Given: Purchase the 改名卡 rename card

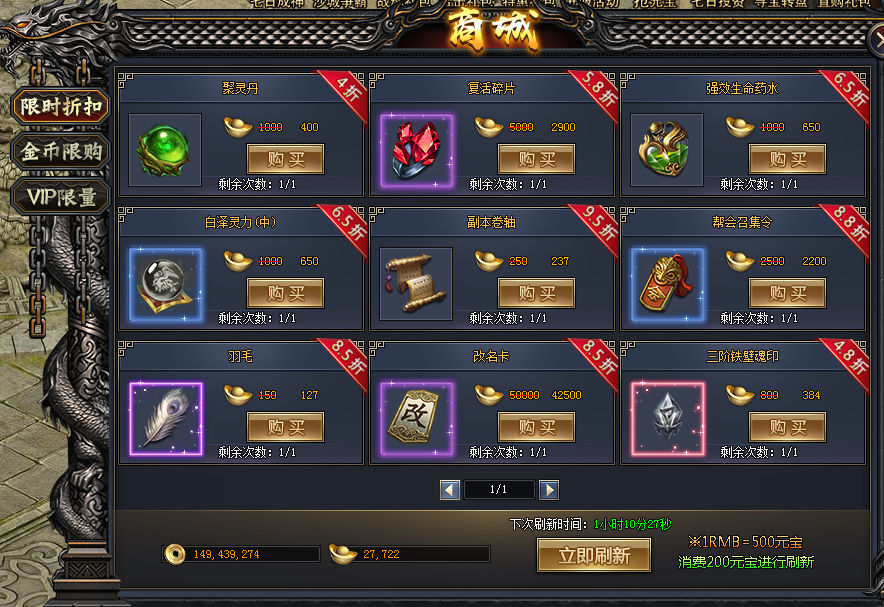Looking at the screenshot, I should 536,427.
